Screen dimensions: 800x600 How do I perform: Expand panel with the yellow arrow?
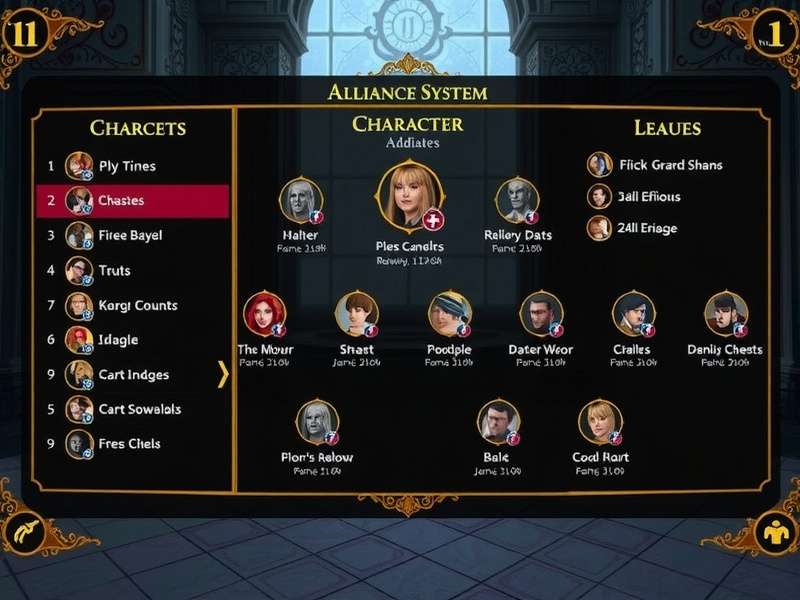click(x=223, y=374)
